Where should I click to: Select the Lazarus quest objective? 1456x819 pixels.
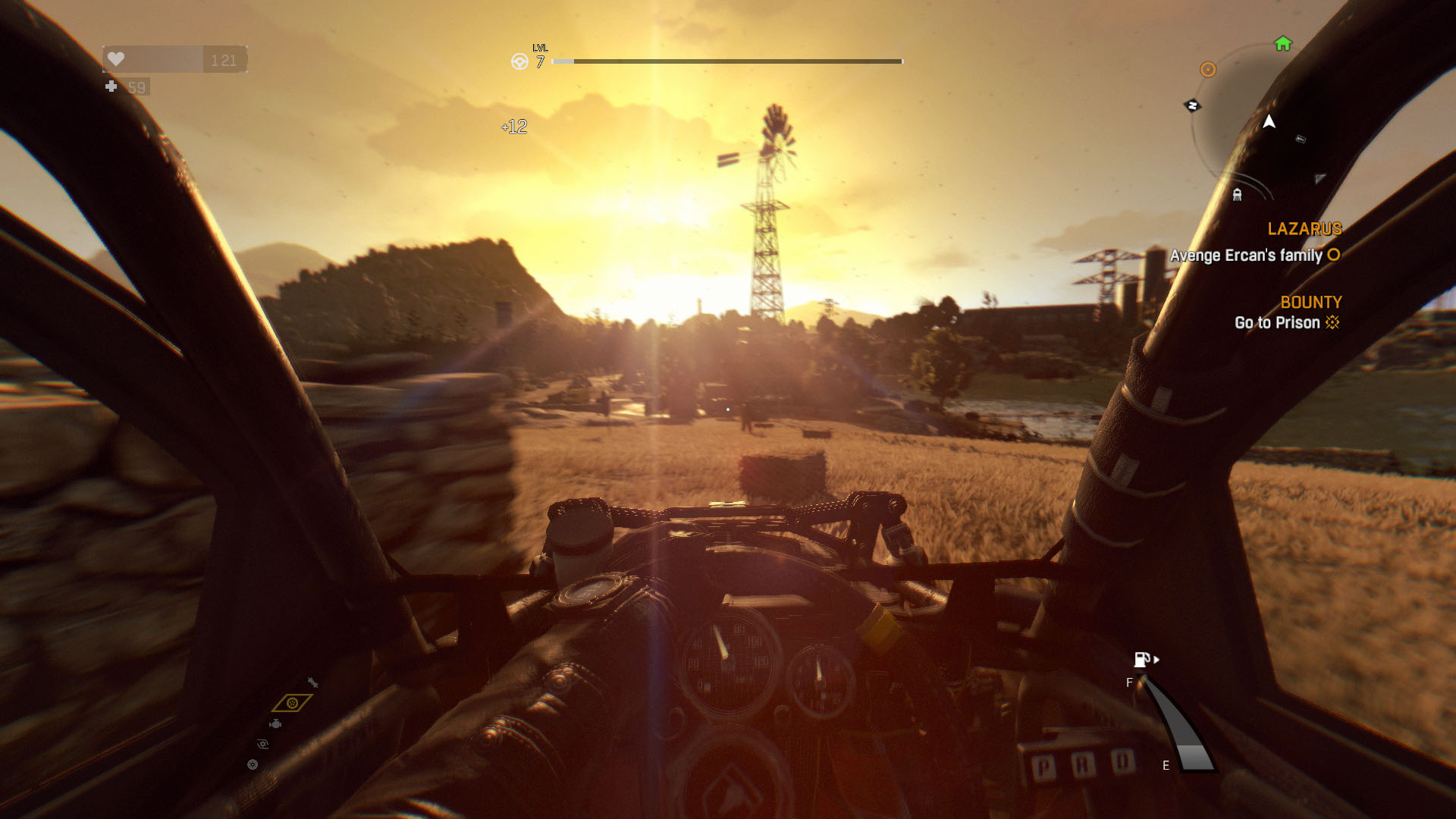pos(1254,256)
